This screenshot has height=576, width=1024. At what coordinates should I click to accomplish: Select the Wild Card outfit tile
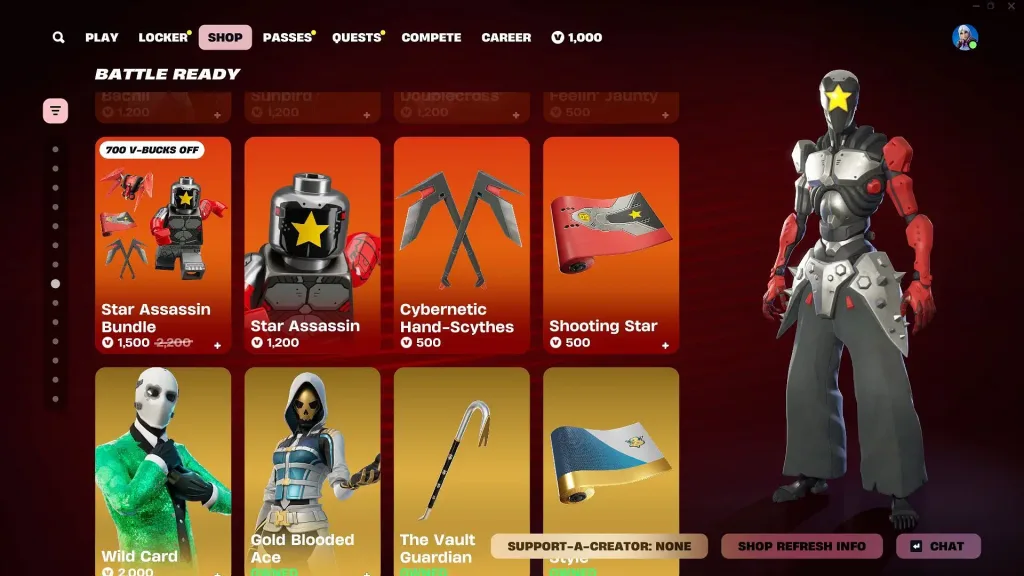click(x=163, y=470)
